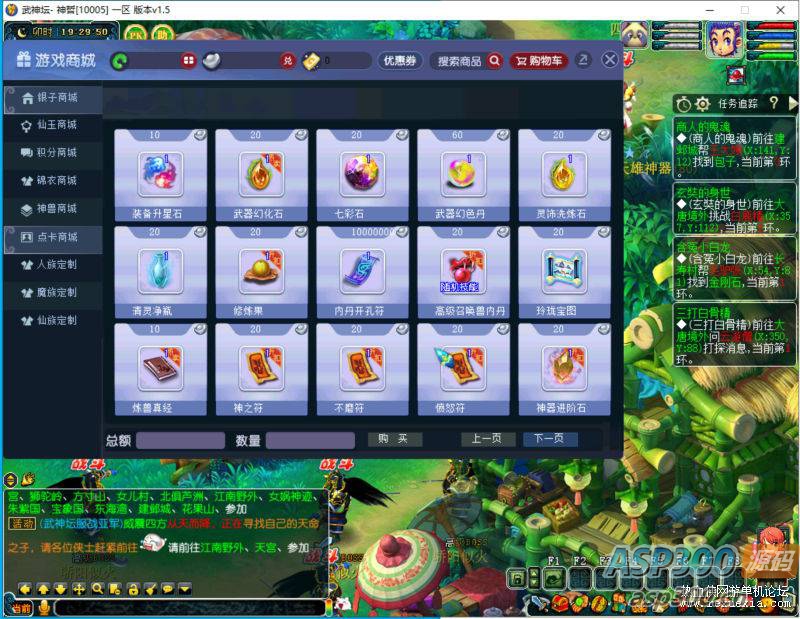Open the 购物车 shopping cart
800x619 pixels.
point(538,61)
